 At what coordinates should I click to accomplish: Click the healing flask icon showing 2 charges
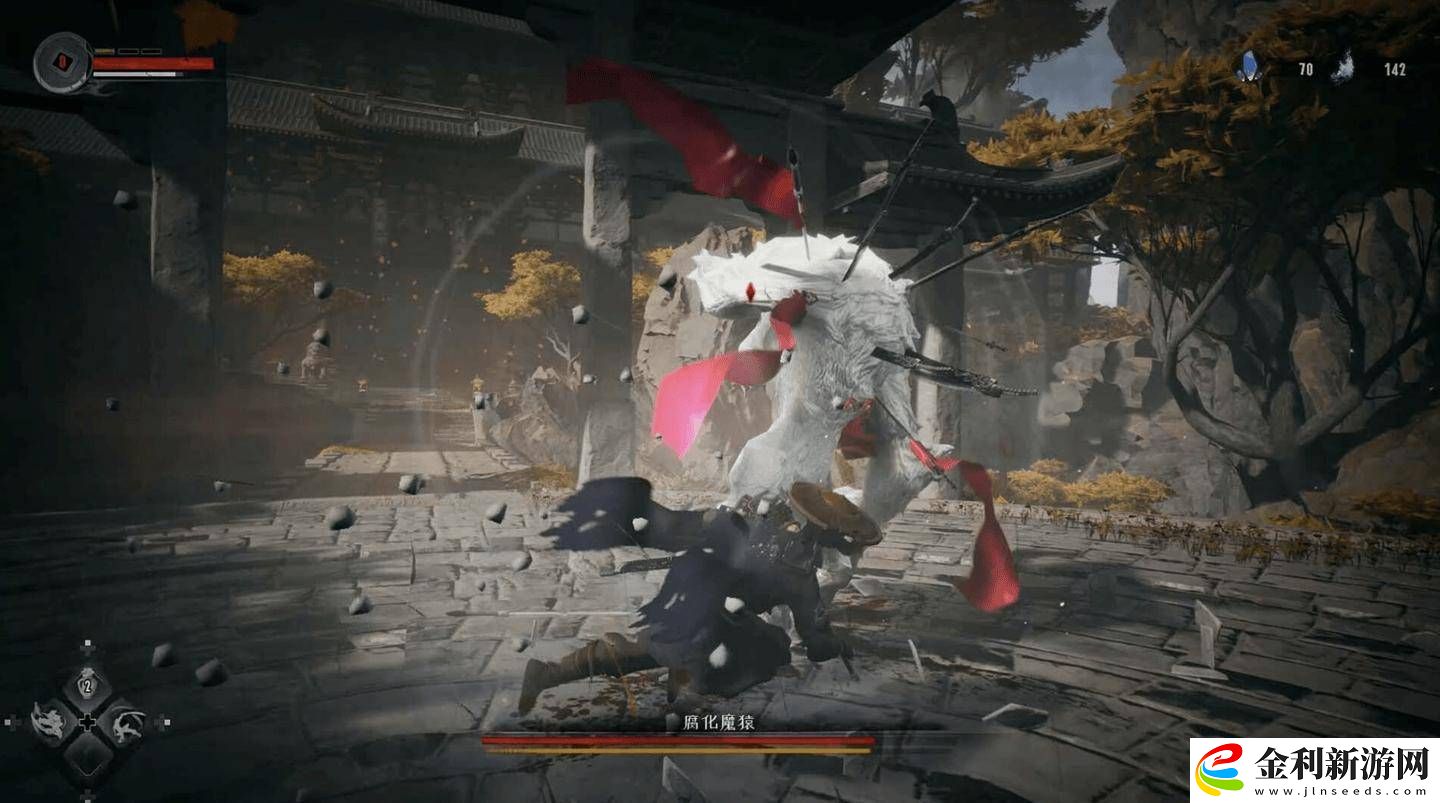[x=86, y=687]
